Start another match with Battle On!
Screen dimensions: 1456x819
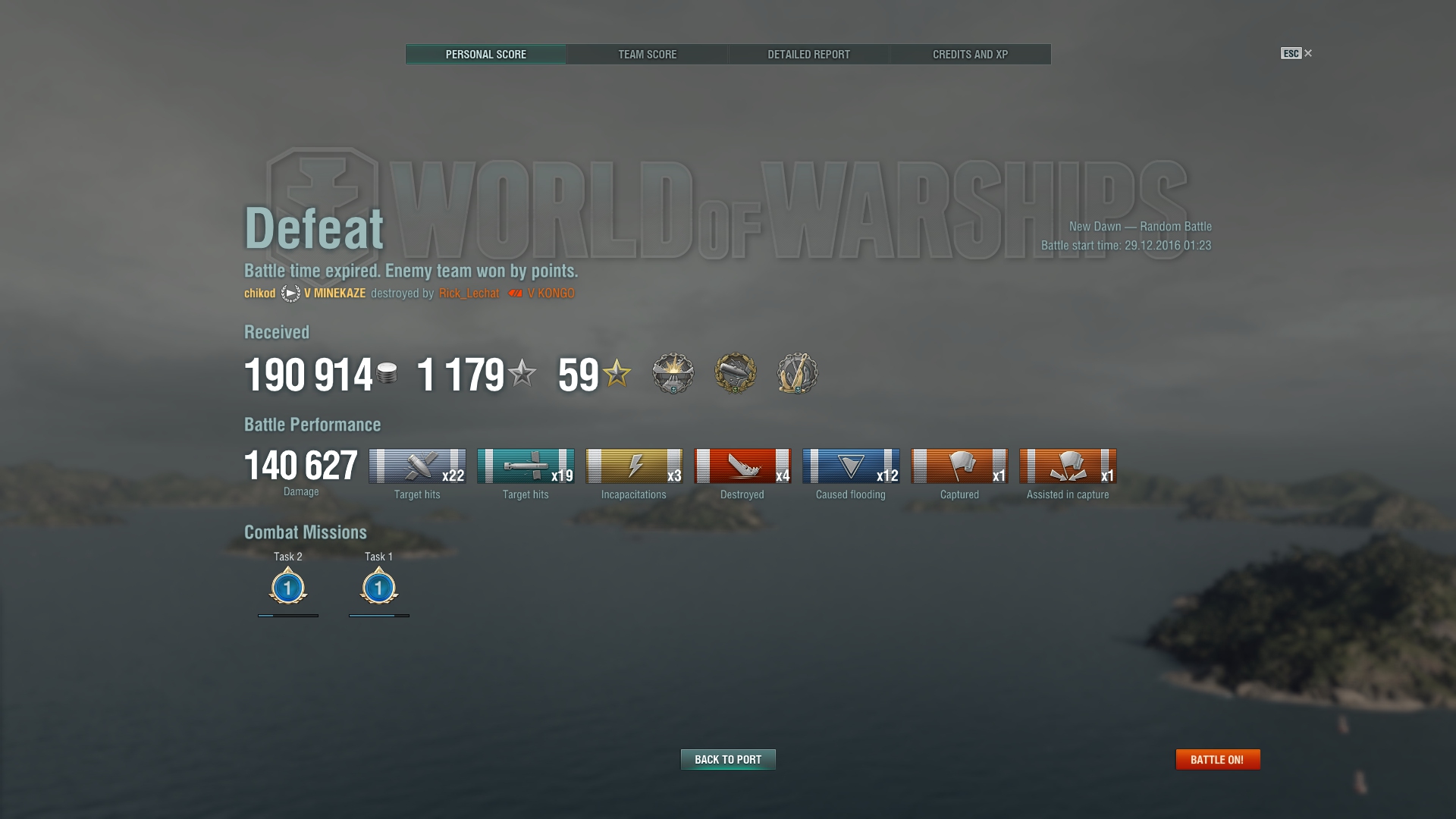click(x=1217, y=759)
